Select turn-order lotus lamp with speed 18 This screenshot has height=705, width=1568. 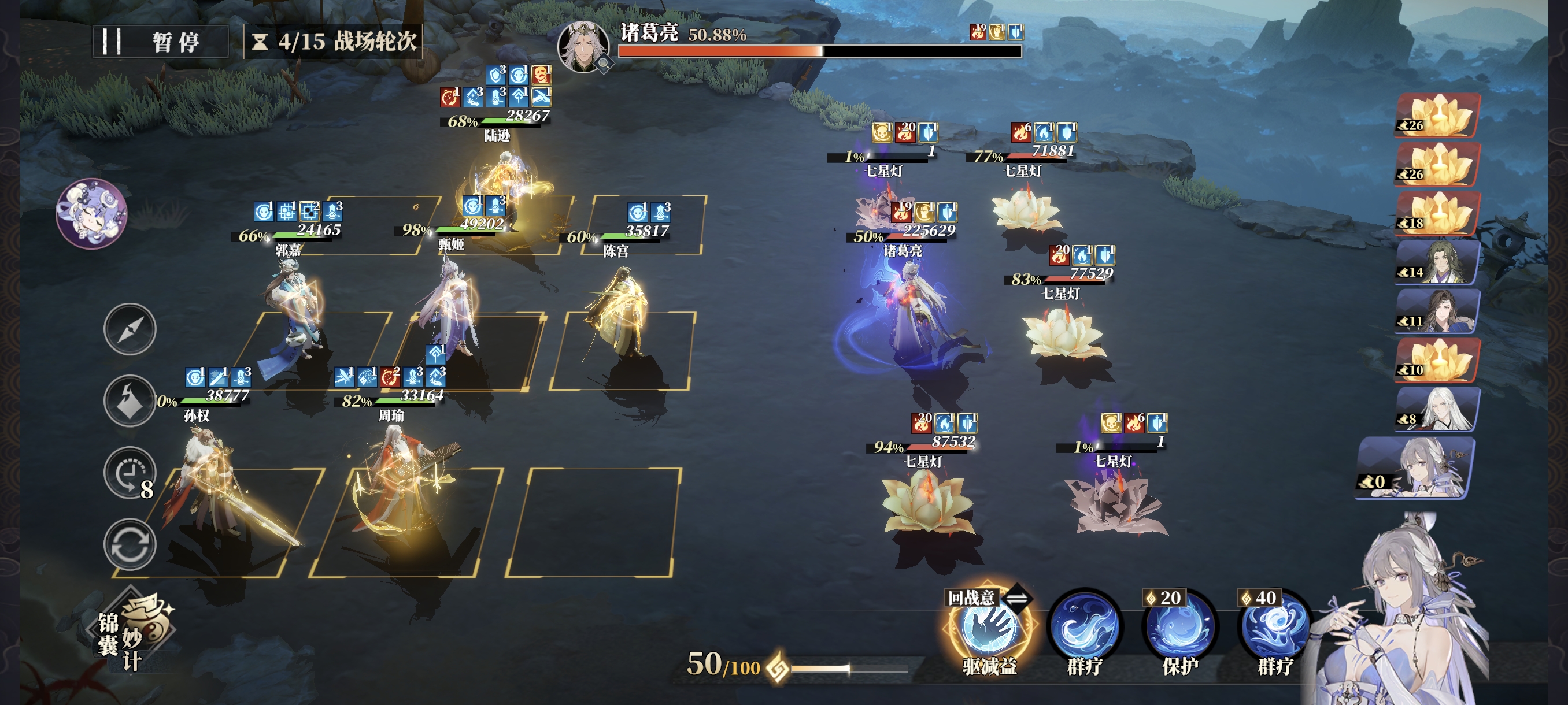point(1437,213)
